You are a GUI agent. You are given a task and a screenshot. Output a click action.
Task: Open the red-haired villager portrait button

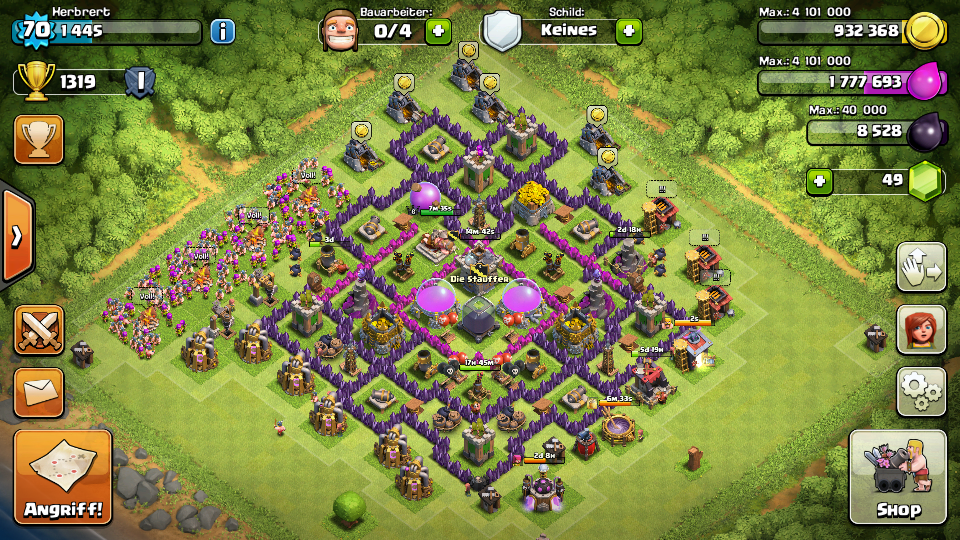[921, 330]
